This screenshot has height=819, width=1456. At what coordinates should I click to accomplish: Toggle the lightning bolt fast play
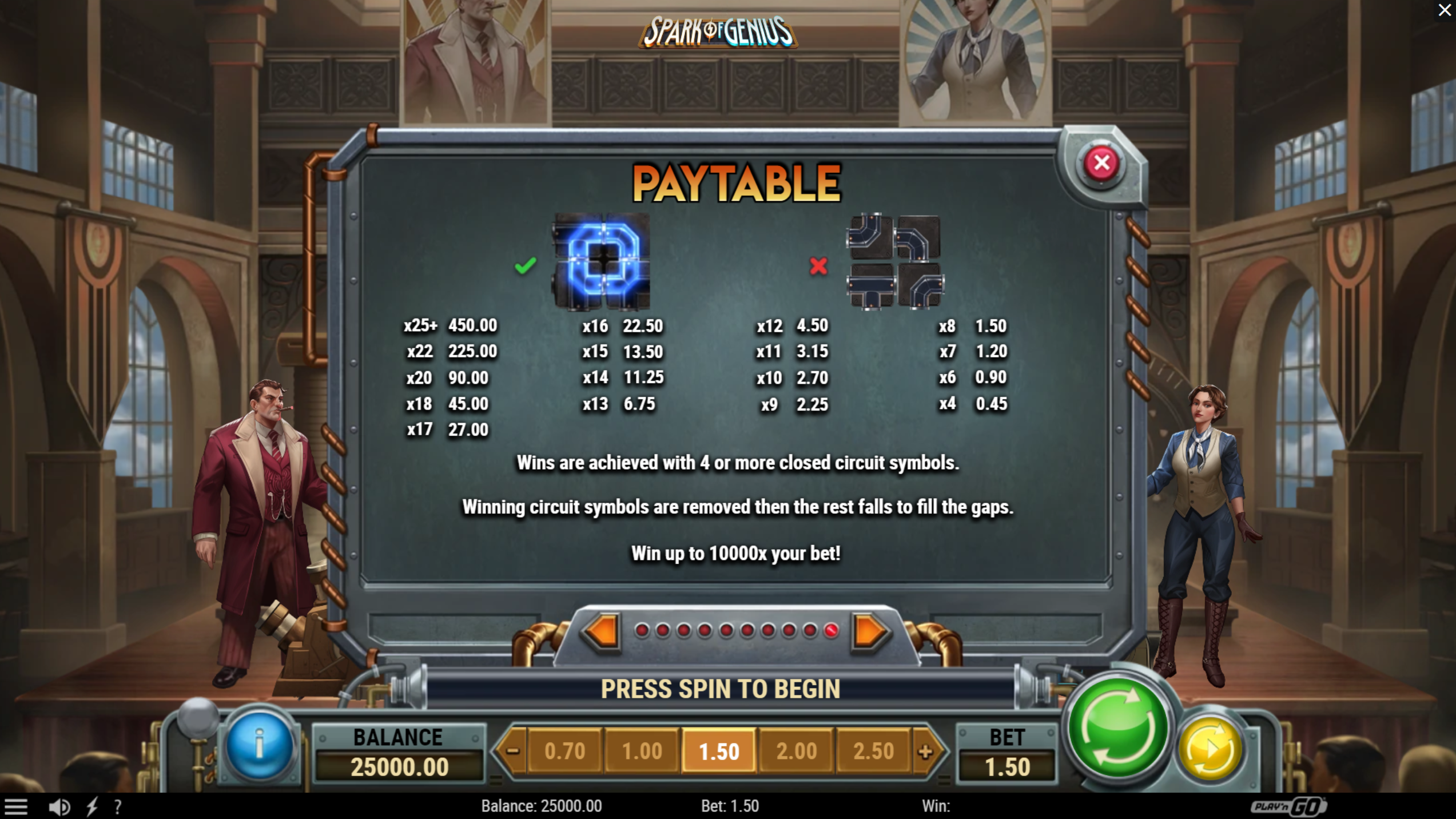pos(92,807)
